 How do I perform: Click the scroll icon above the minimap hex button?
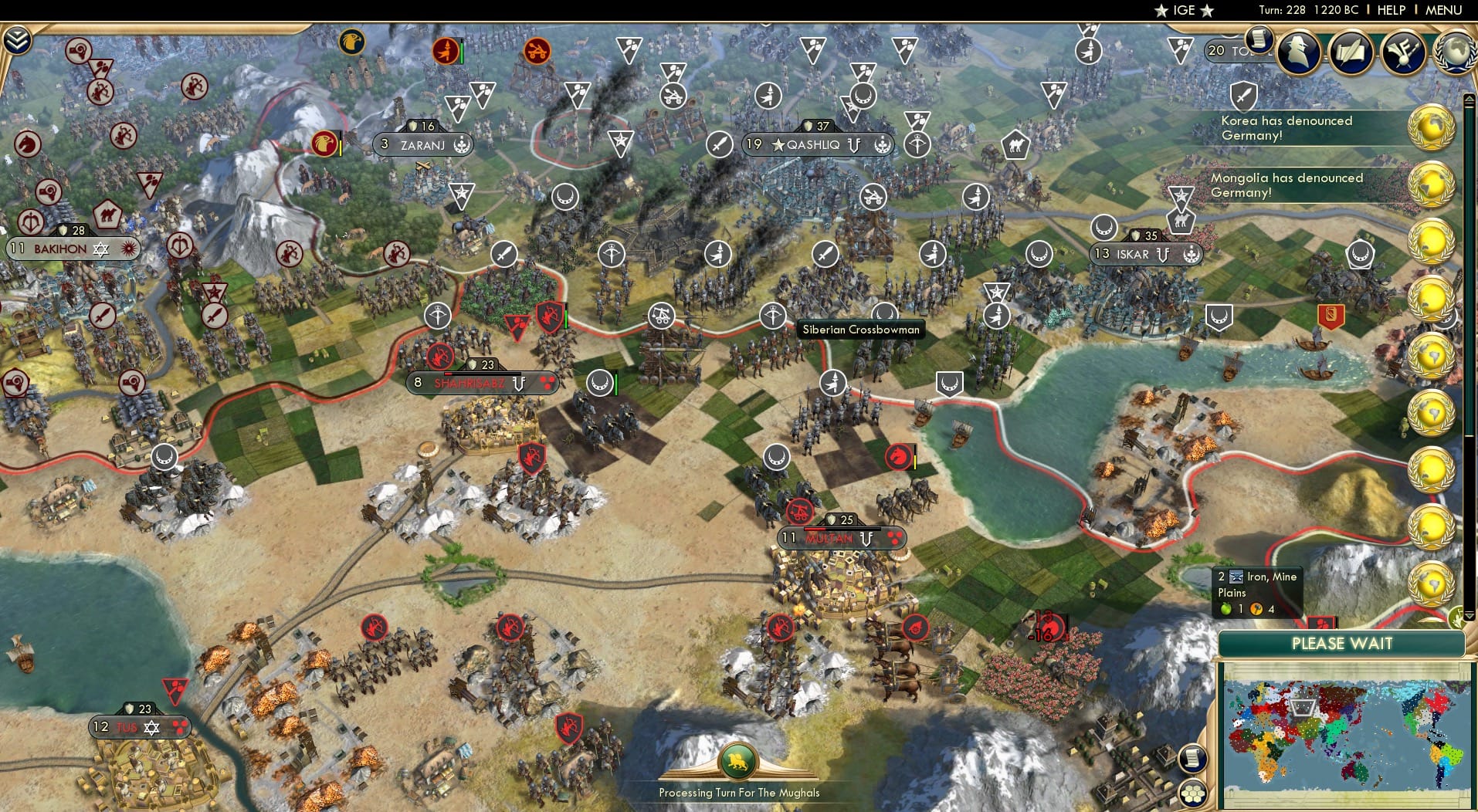(1193, 758)
